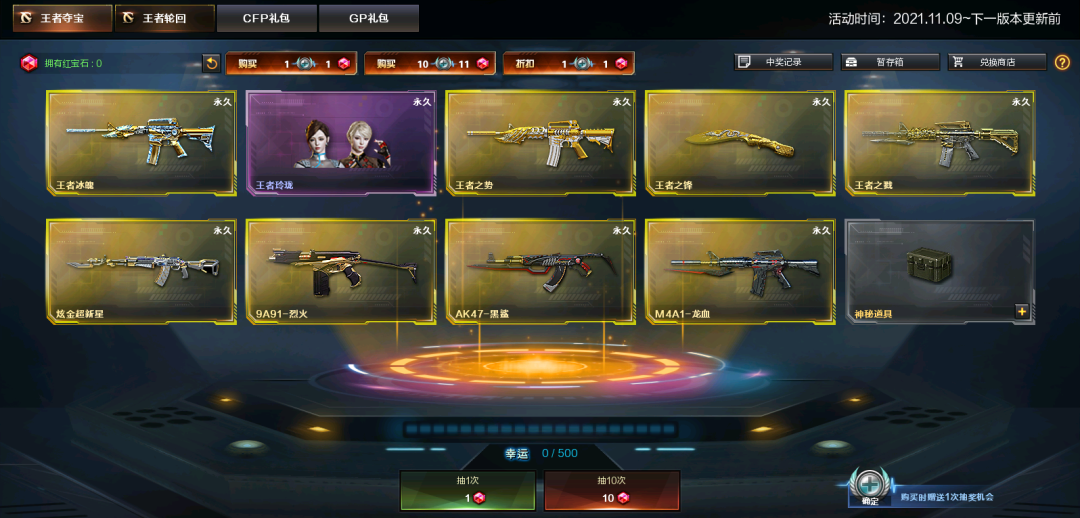Select the M4A1-龙血 weapon tile
The height and width of the screenshot is (518, 1080).
click(x=740, y=271)
